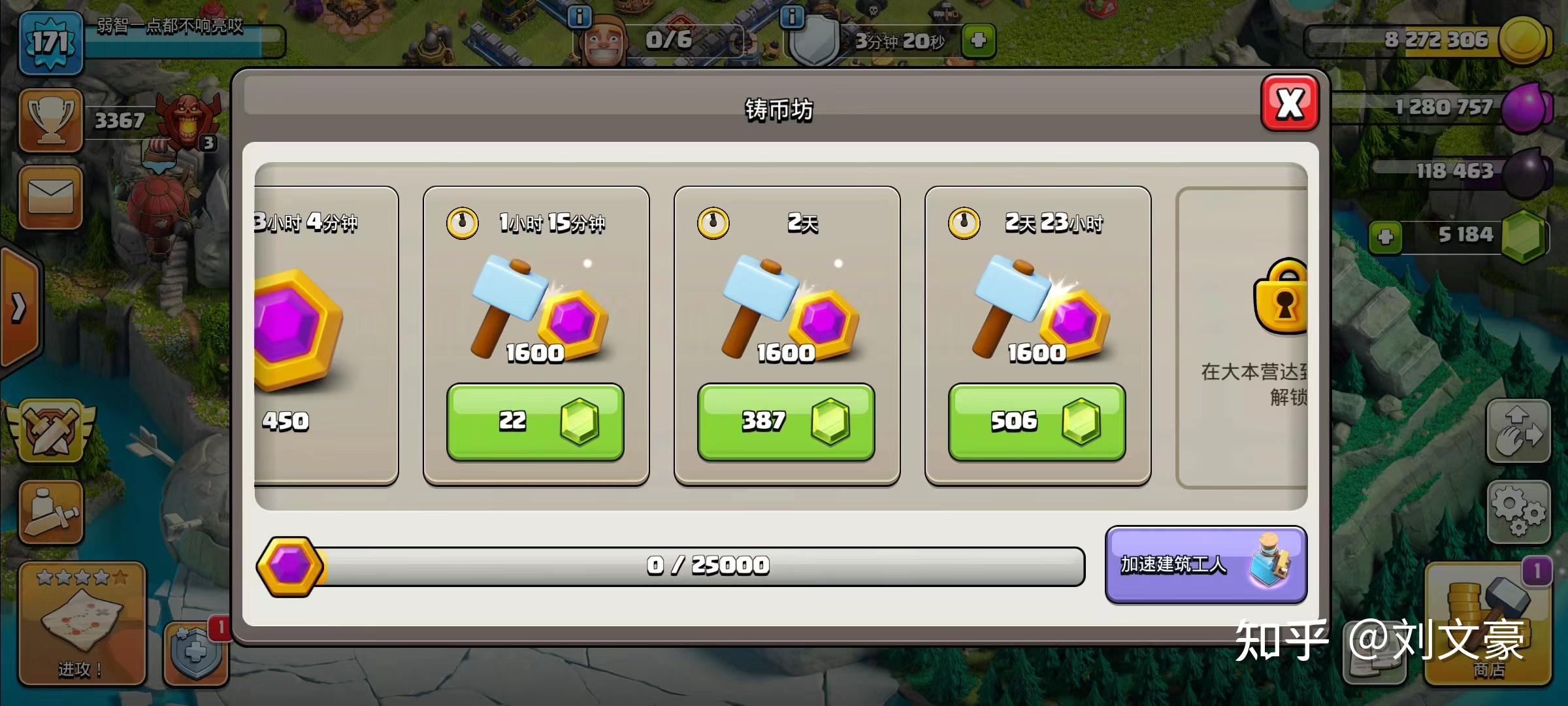Add more gems with the plus button

pos(1384,235)
